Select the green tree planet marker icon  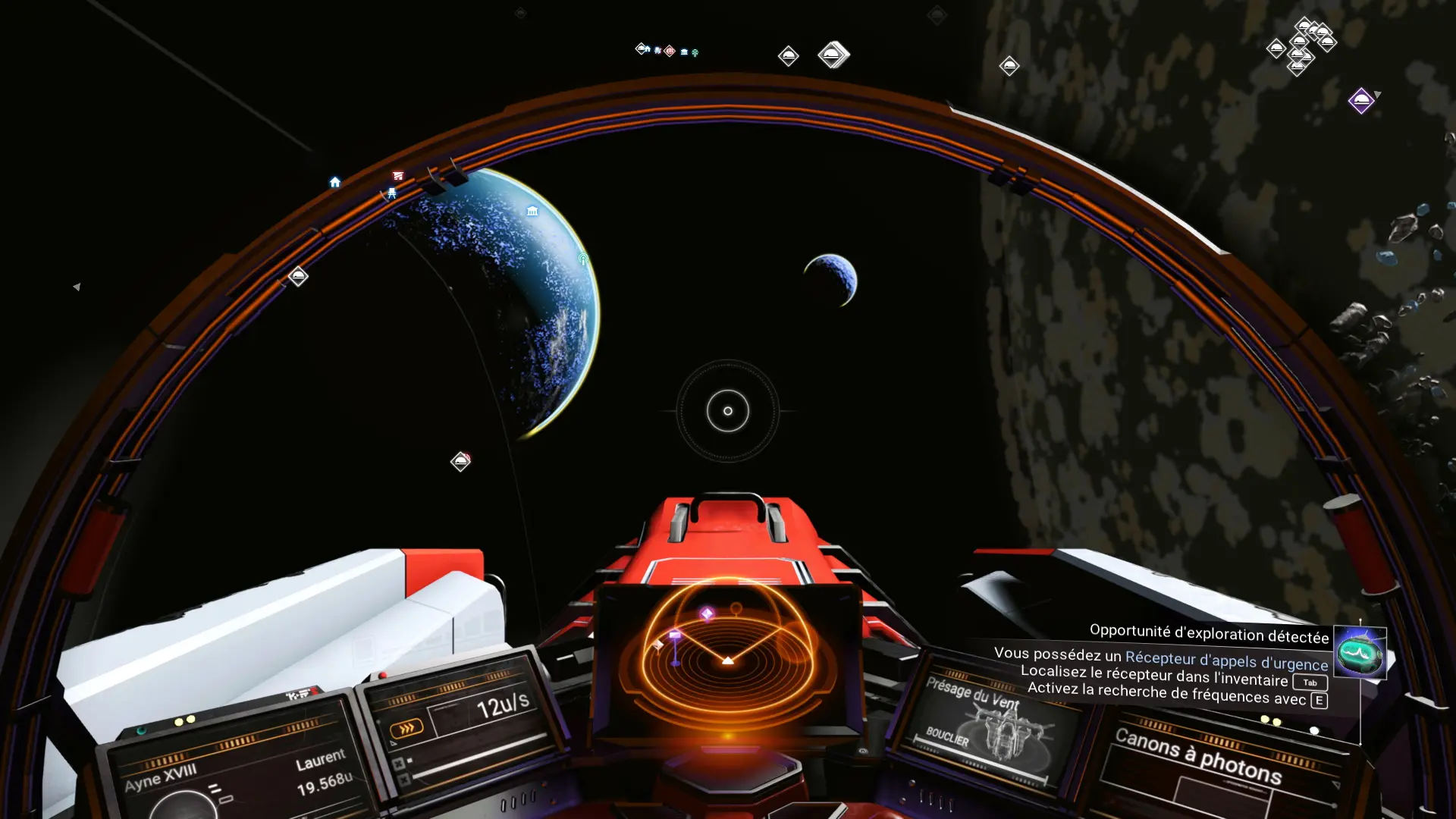tap(695, 51)
